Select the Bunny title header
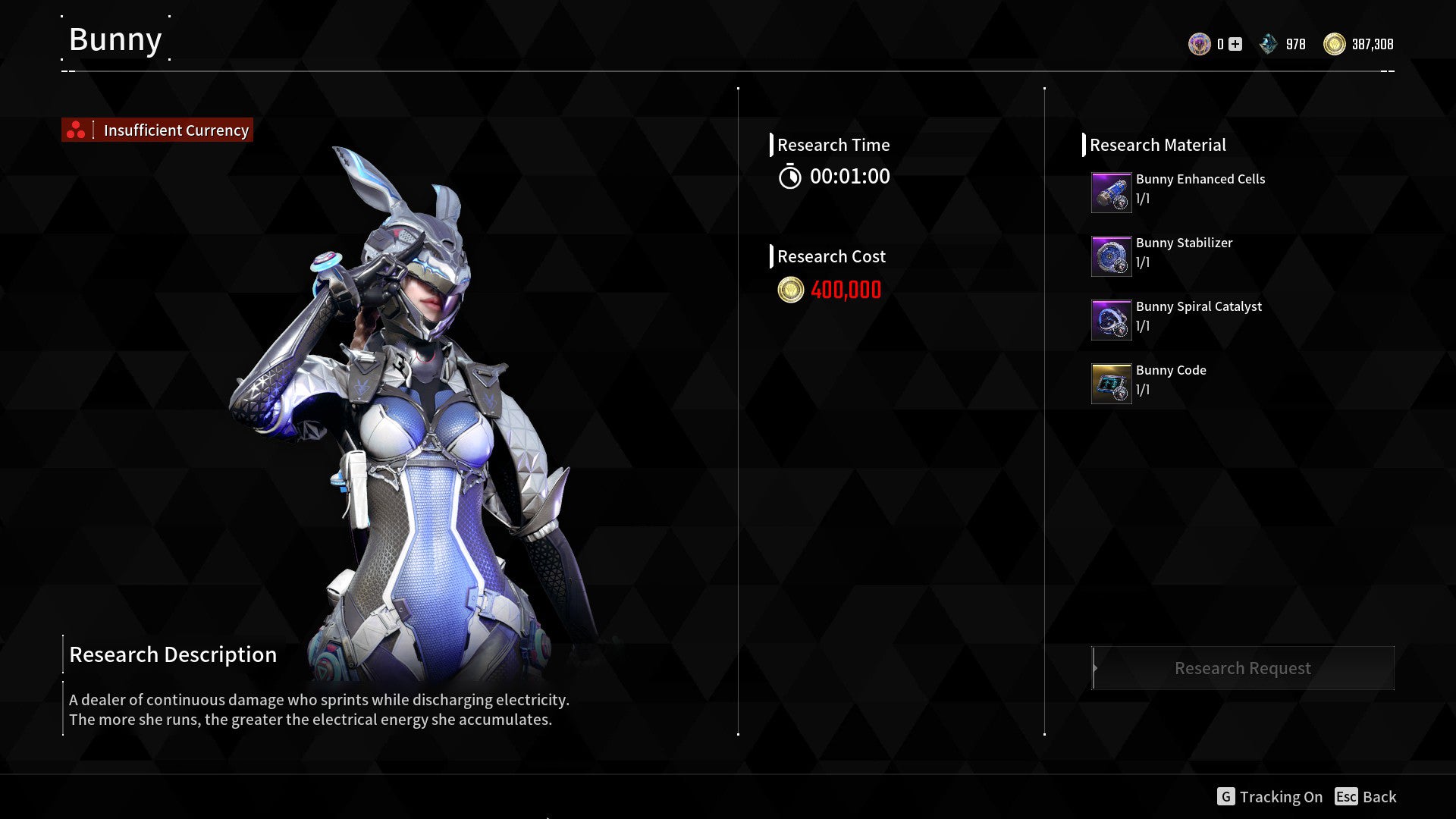The height and width of the screenshot is (819, 1456). 115,39
